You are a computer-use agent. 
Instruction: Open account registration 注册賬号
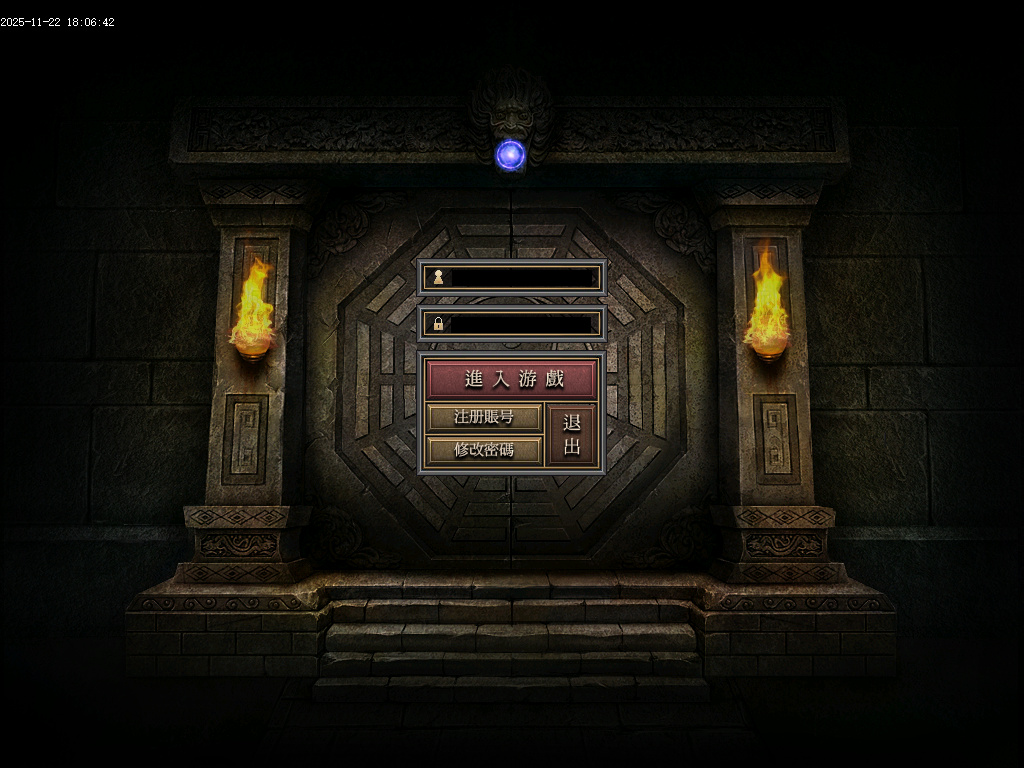[484, 417]
